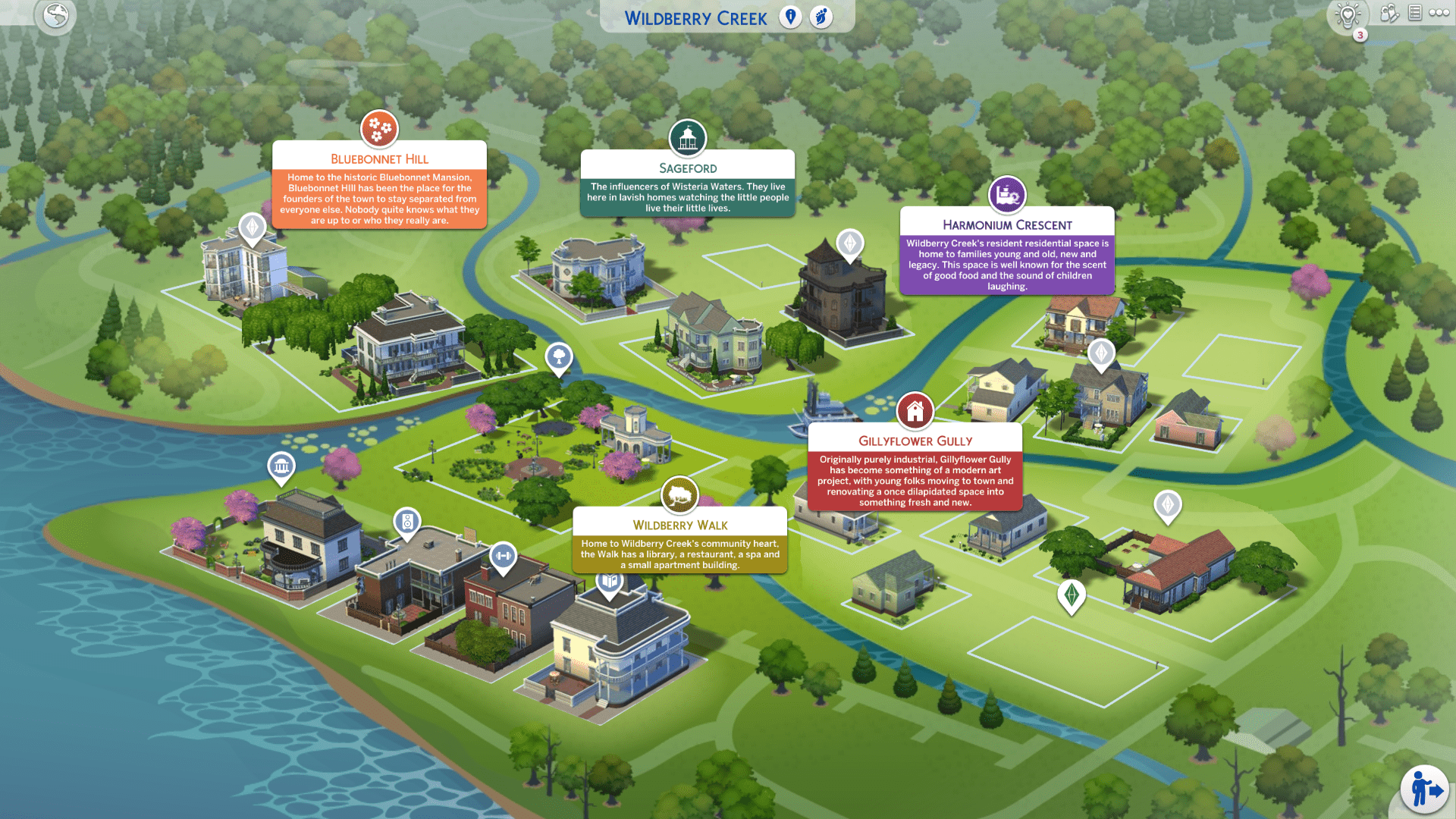This screenshot has height=819, width=1456.
Task: Open the lightbulb lessons notifications
Action: point(1348,15)
